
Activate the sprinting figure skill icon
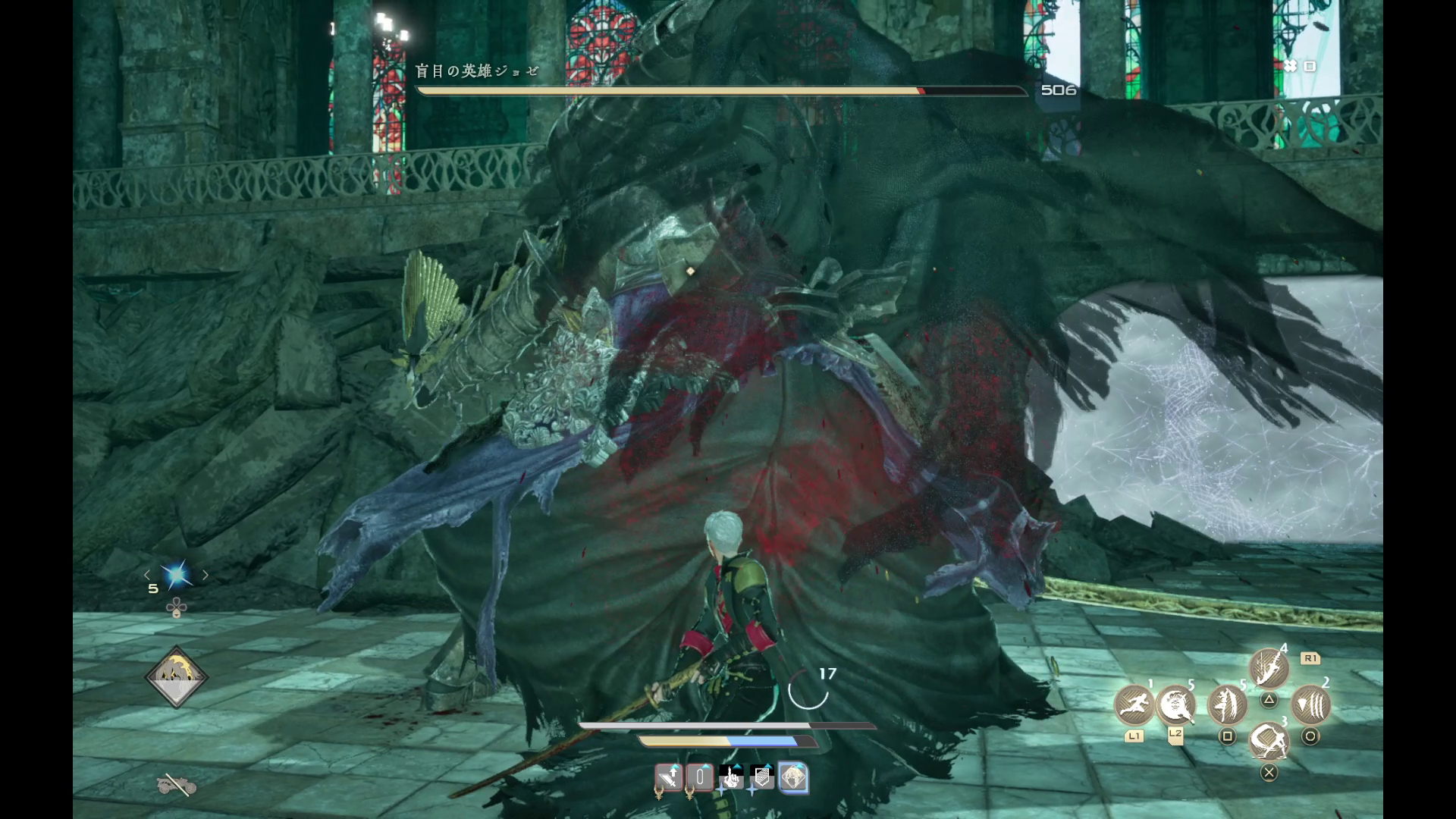(1134, 704)
